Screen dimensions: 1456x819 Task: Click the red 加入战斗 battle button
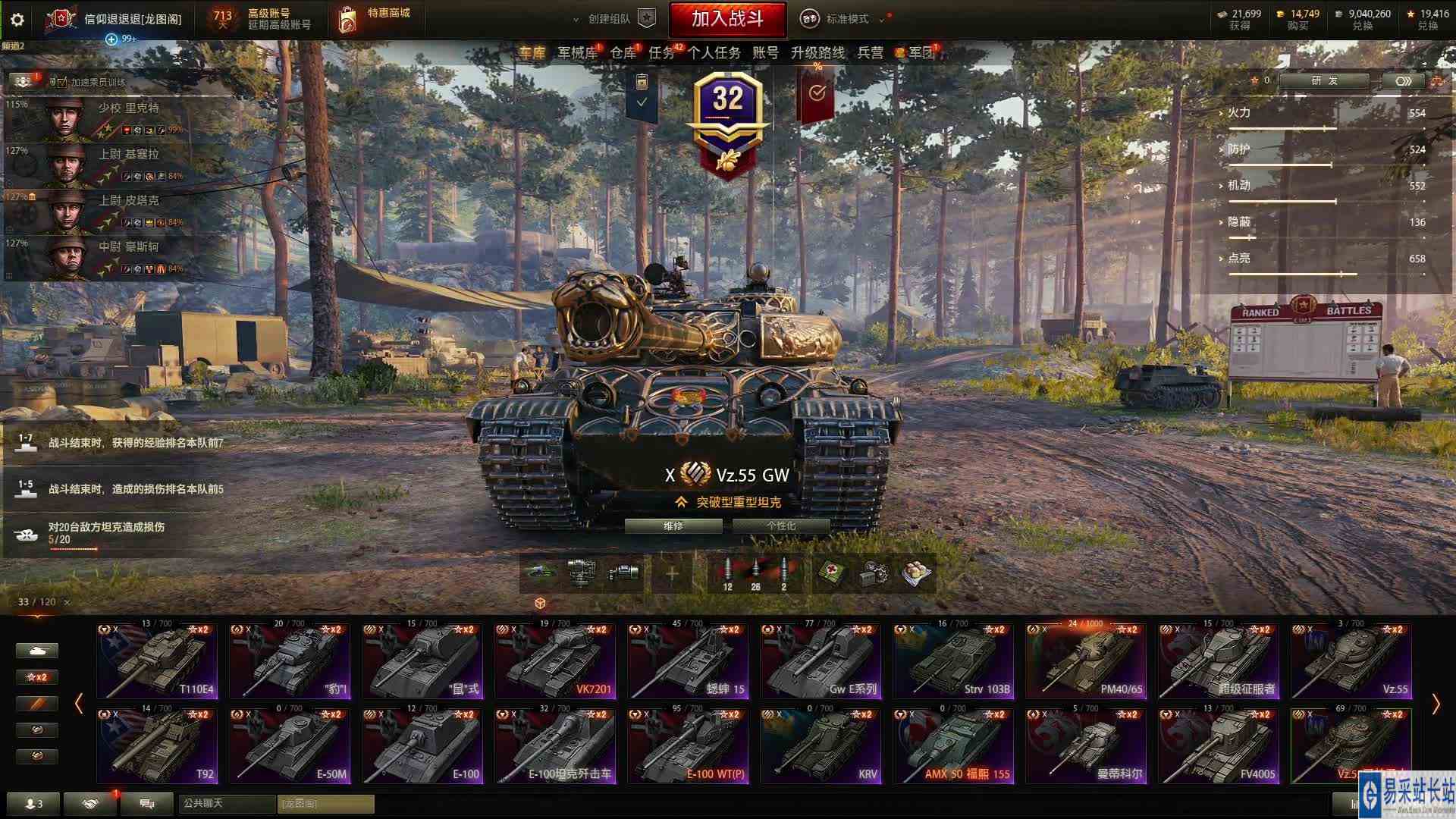[726, 19]
